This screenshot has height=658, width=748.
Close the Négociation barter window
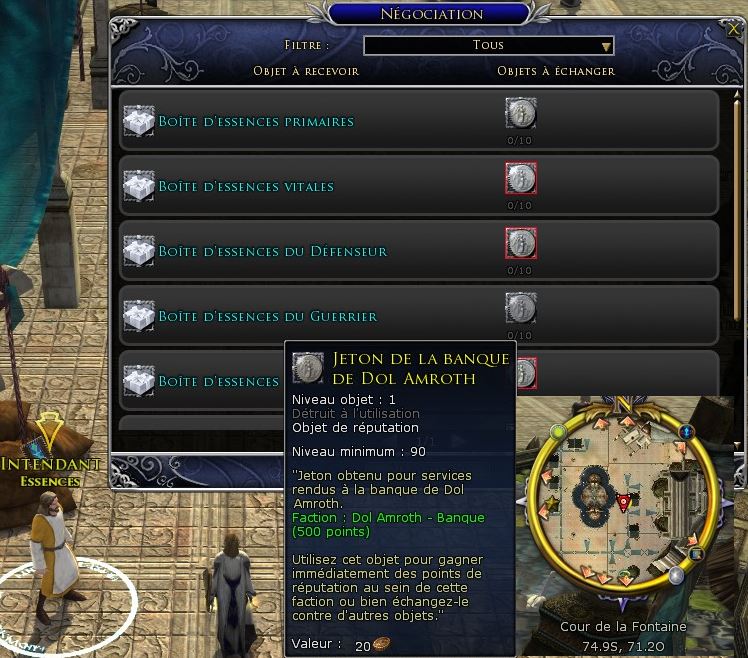pyautogui.click(x=734, y=30)
